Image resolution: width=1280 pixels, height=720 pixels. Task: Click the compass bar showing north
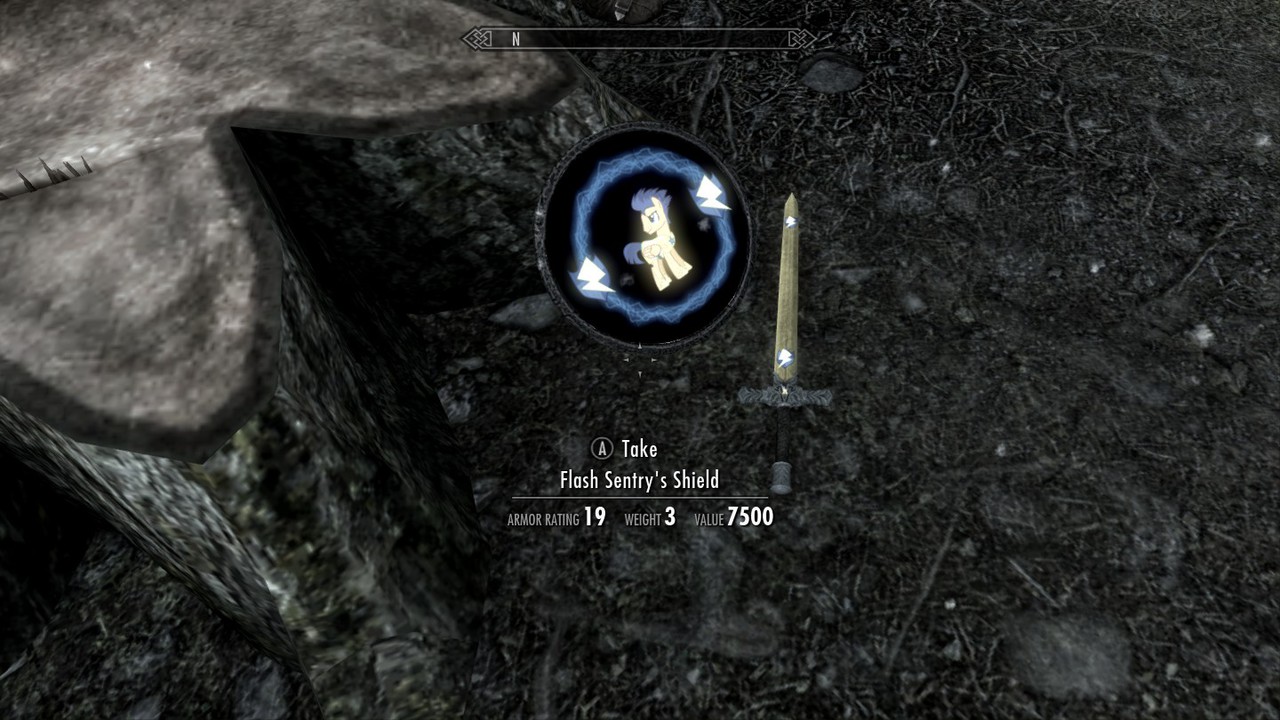pos(639,39)
